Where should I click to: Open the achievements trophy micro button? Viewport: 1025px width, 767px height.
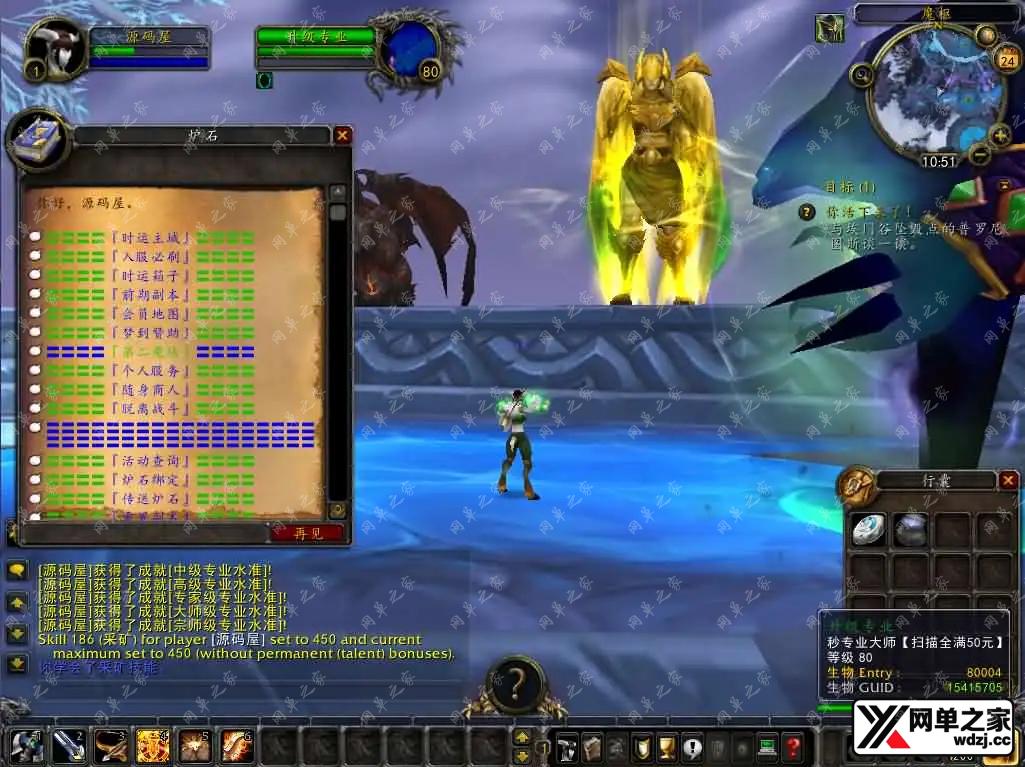click(x=666, y=747)
